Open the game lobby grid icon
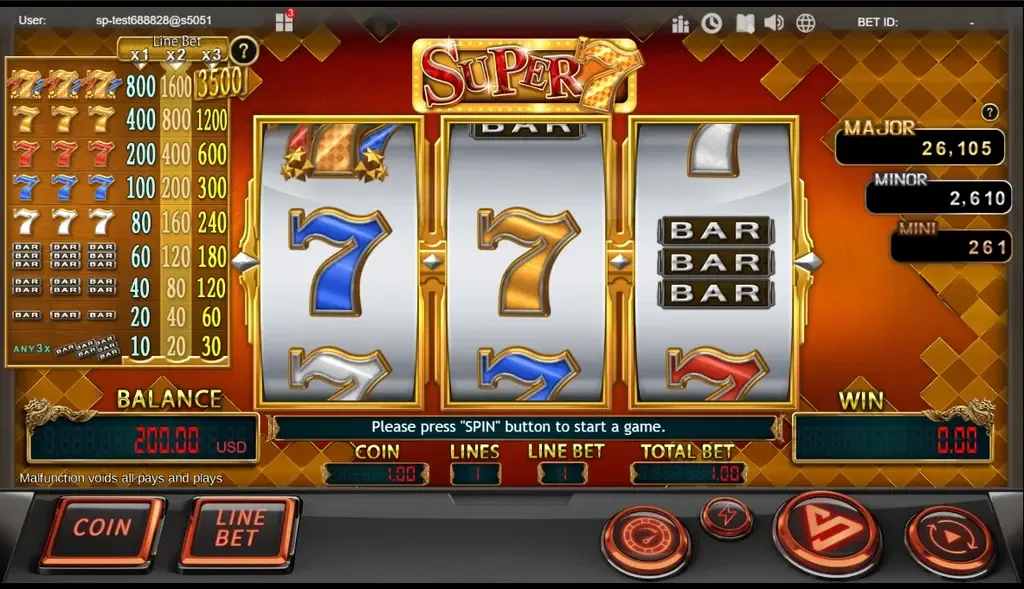 (284, 22)
